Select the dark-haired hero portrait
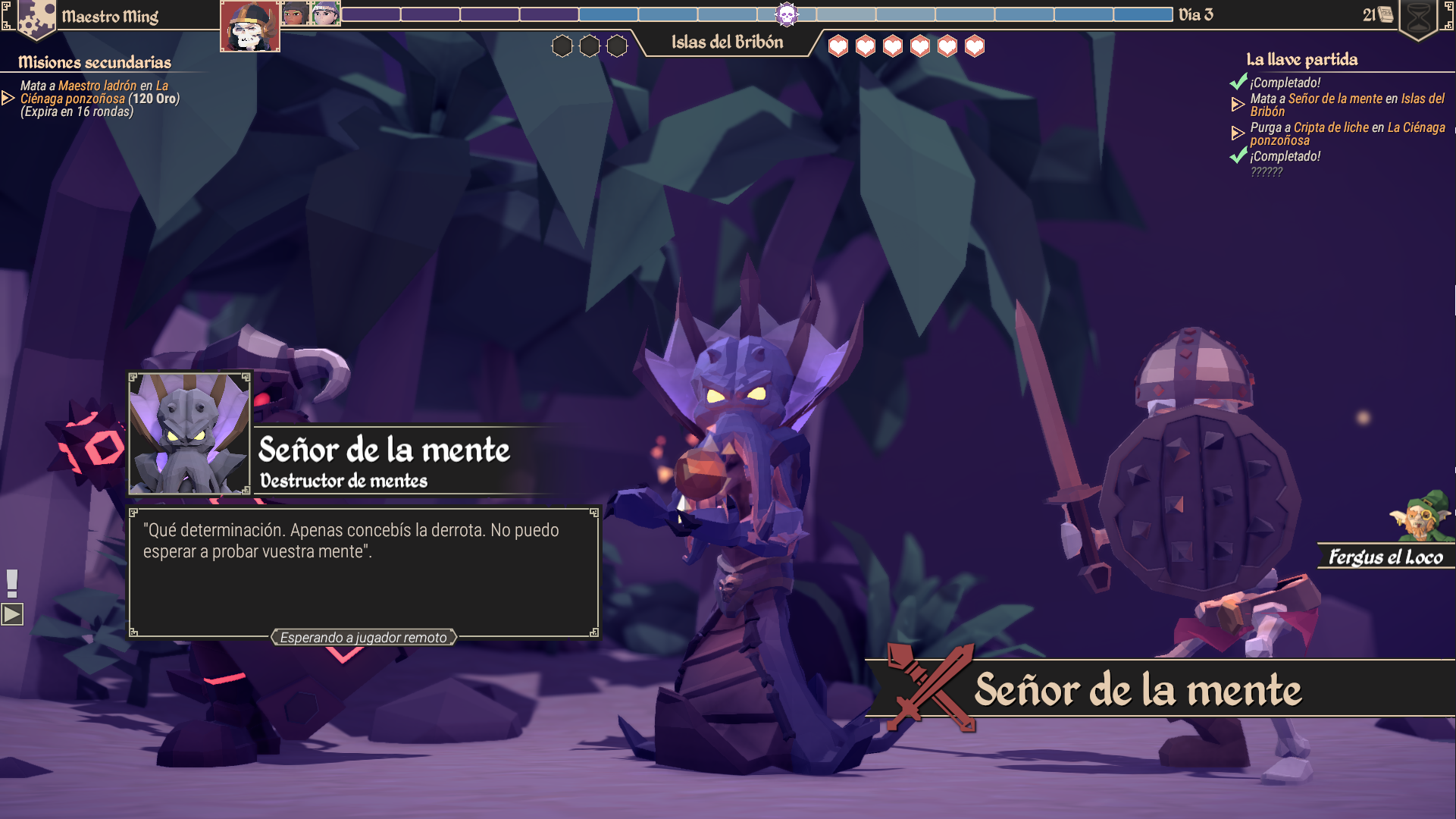The image size is (1456, 819). [x=295, y=14]
